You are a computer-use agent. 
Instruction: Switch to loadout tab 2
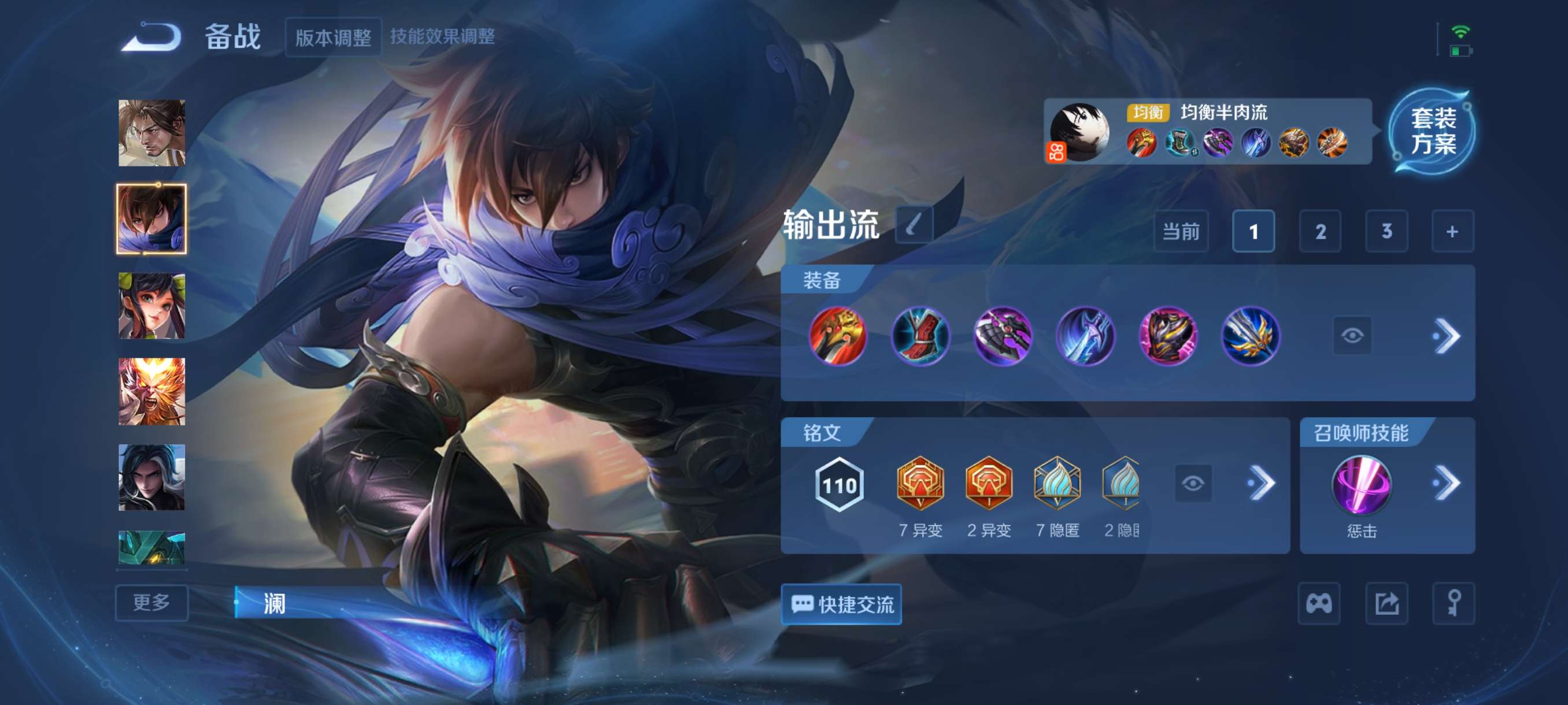[1321, 231]
